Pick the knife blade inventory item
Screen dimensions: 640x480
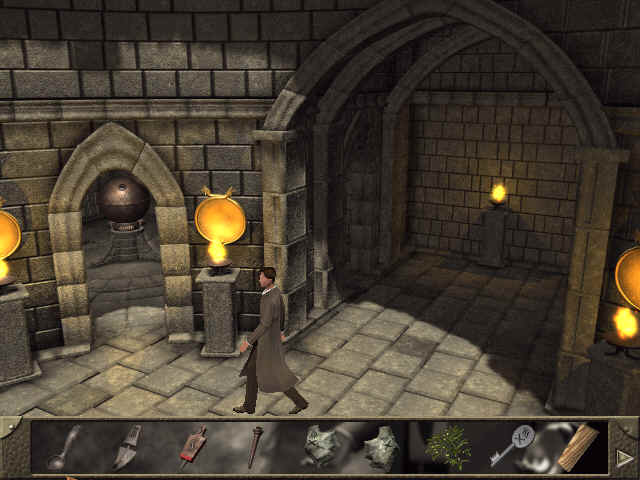126,448
